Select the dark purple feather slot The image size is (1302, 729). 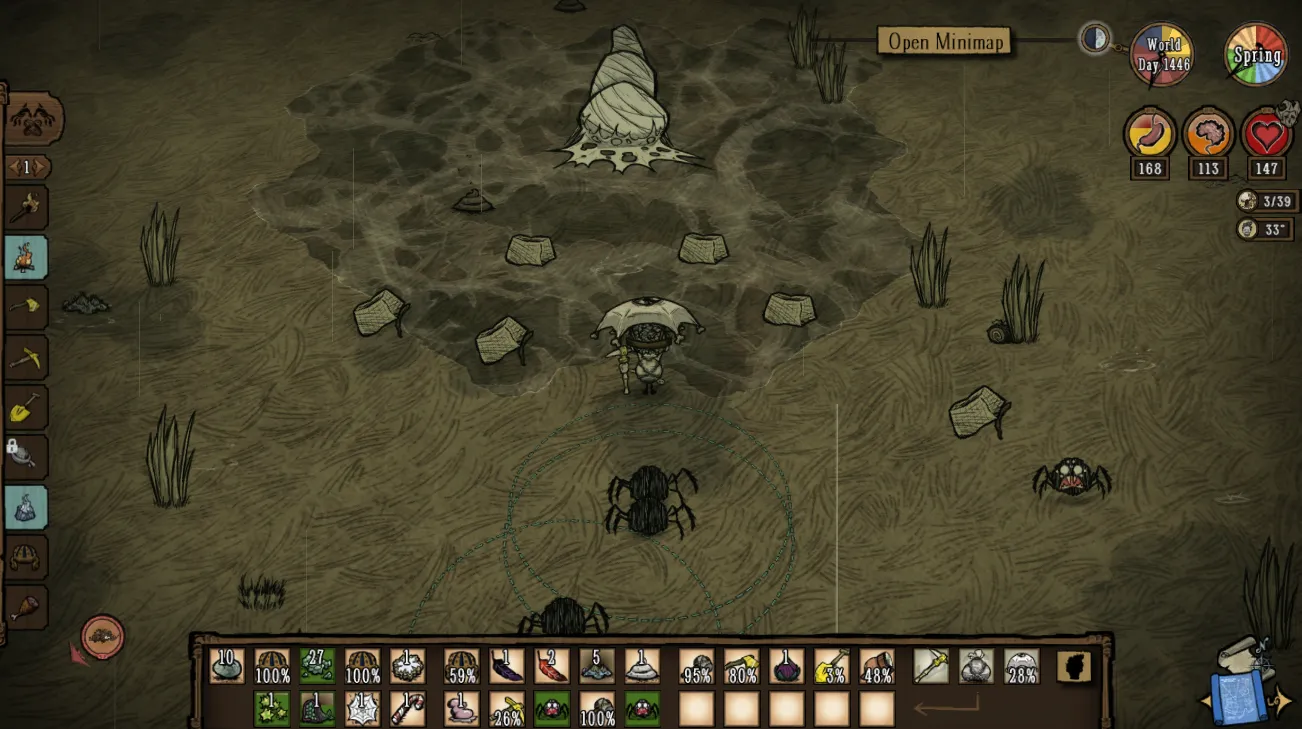click(507, 666)
